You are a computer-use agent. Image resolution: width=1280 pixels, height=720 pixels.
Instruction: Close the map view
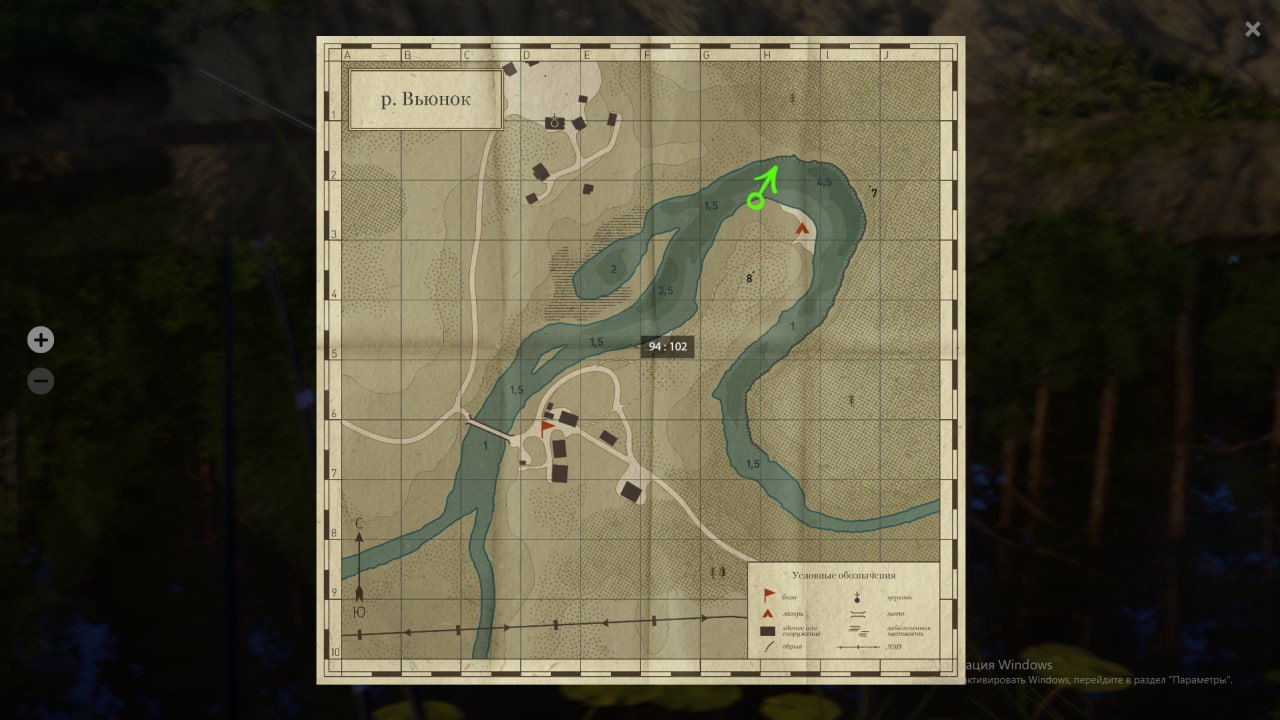(1252, 29)
